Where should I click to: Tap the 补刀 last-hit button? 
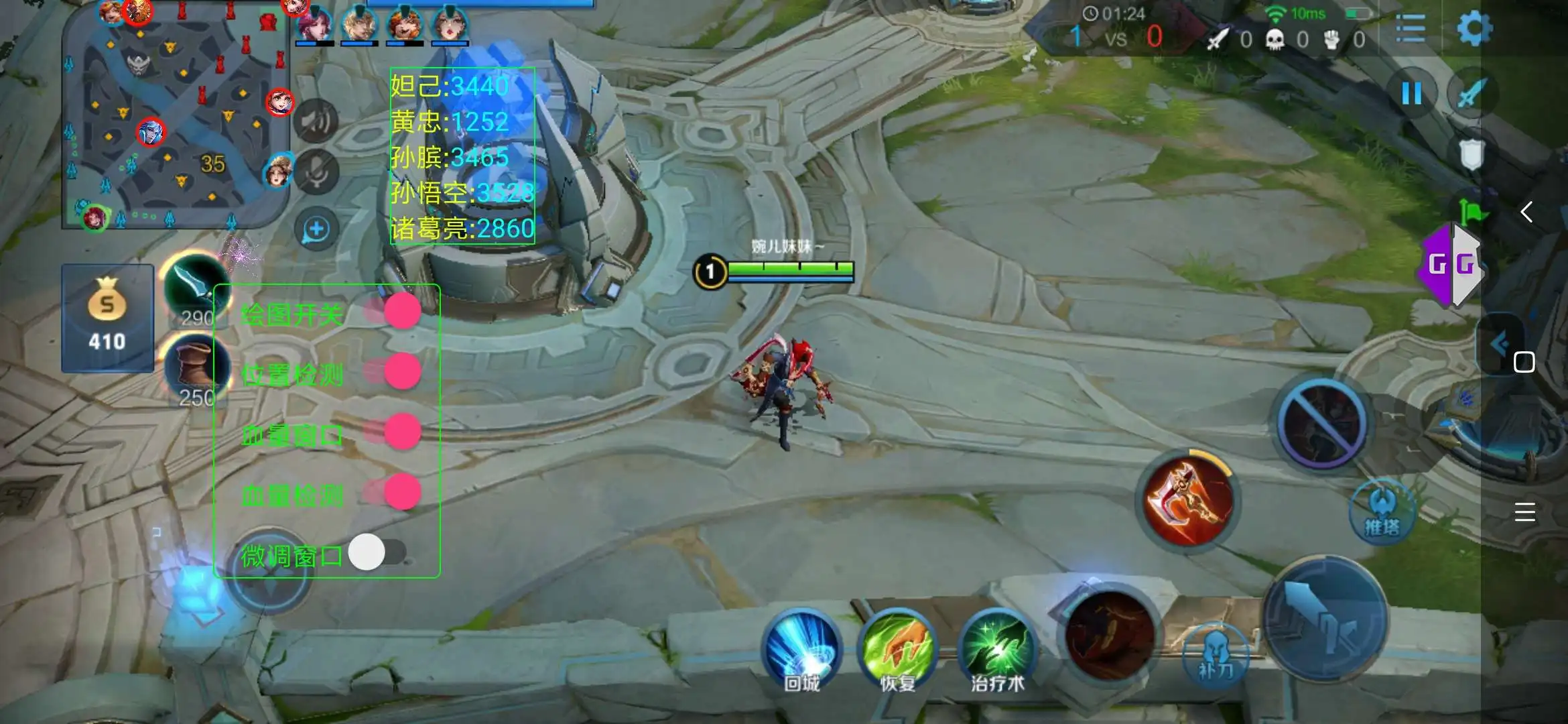[x=1216, y=654]
